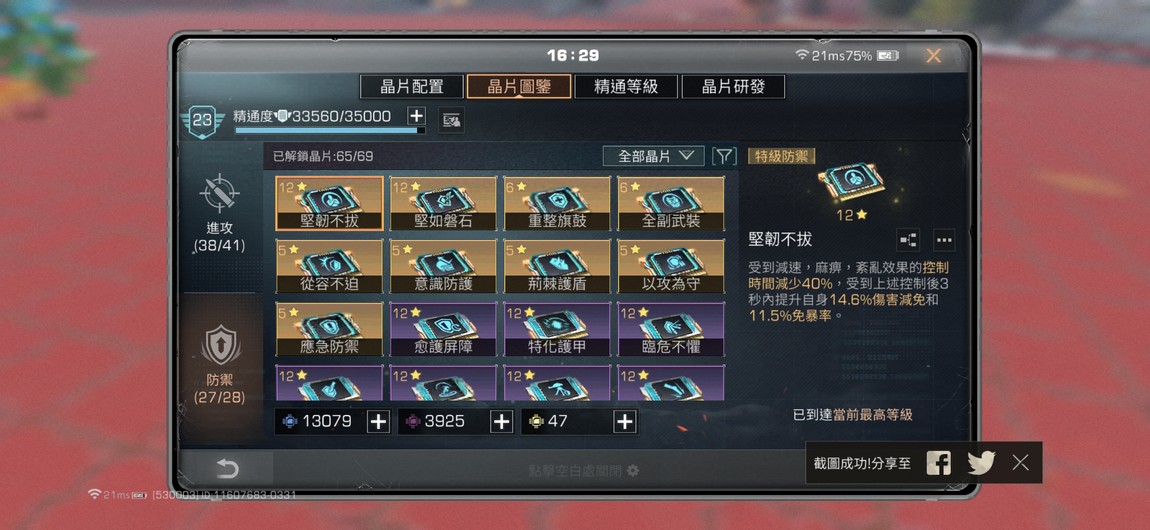This screenshot has width=1150, height=530.
Task: Choose the 荊棘護盾 chip
Action: pos(557,267)
